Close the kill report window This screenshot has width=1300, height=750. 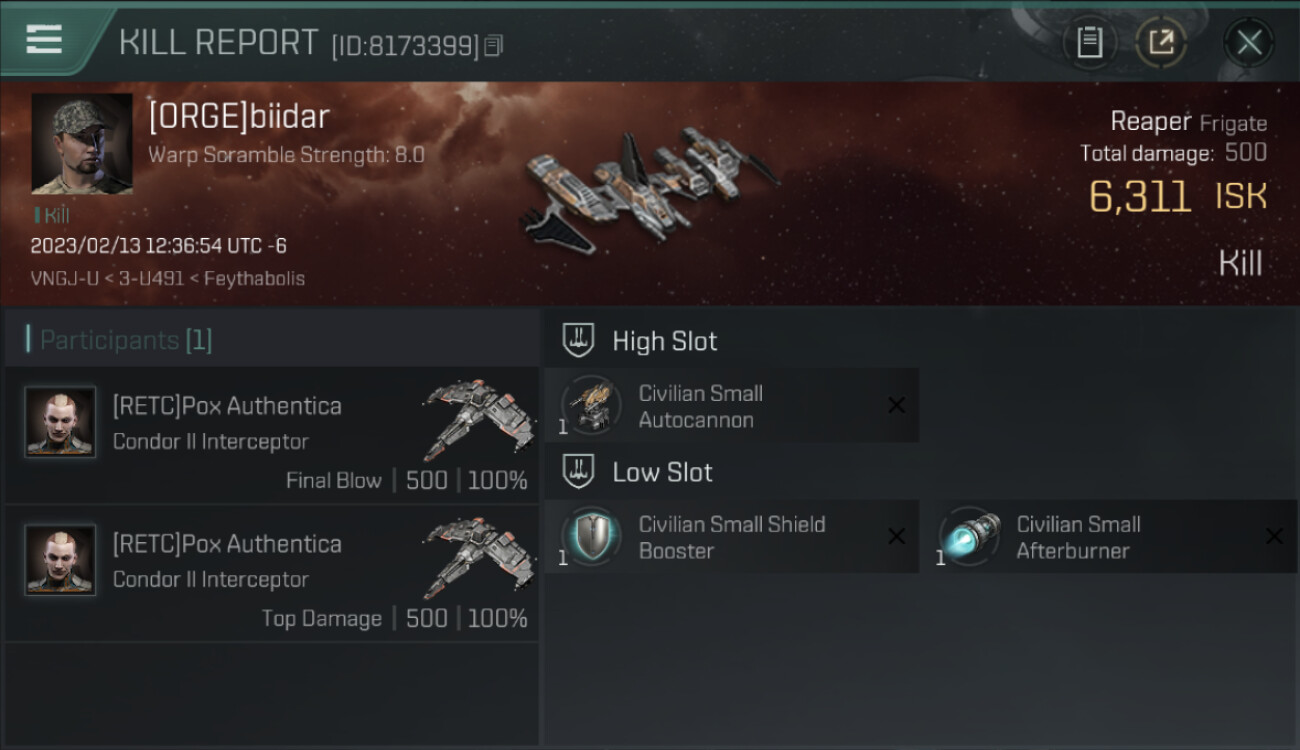point(1249,42)
